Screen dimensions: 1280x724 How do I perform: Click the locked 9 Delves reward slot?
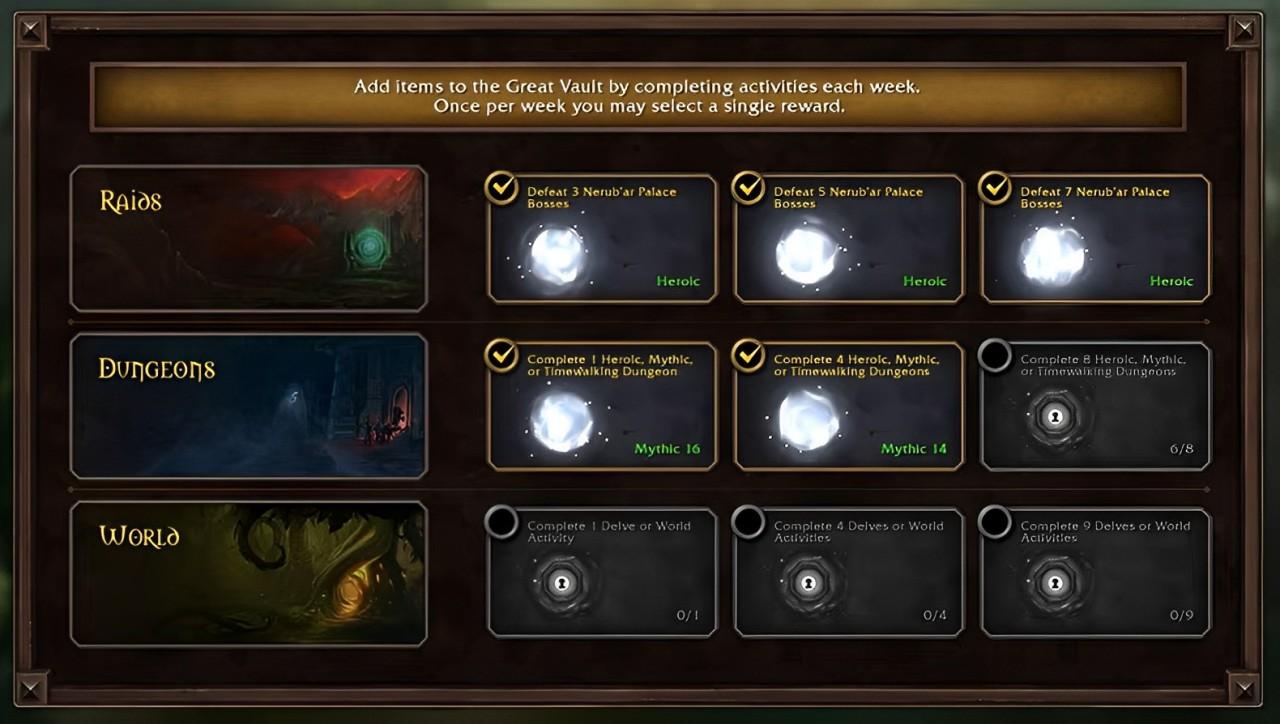[1096, 574]
